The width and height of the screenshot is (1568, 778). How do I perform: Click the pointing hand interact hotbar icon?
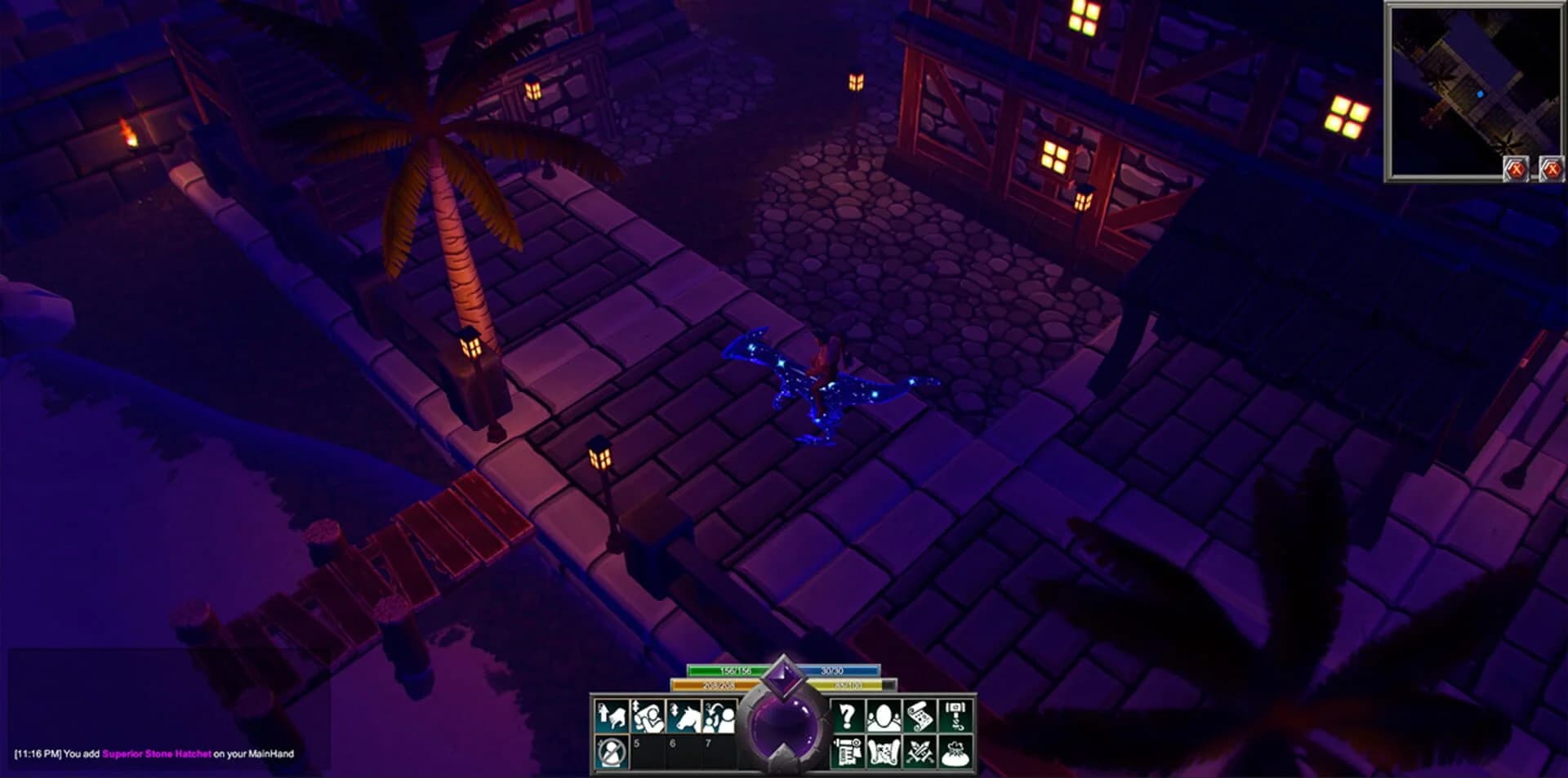point(612,717)
